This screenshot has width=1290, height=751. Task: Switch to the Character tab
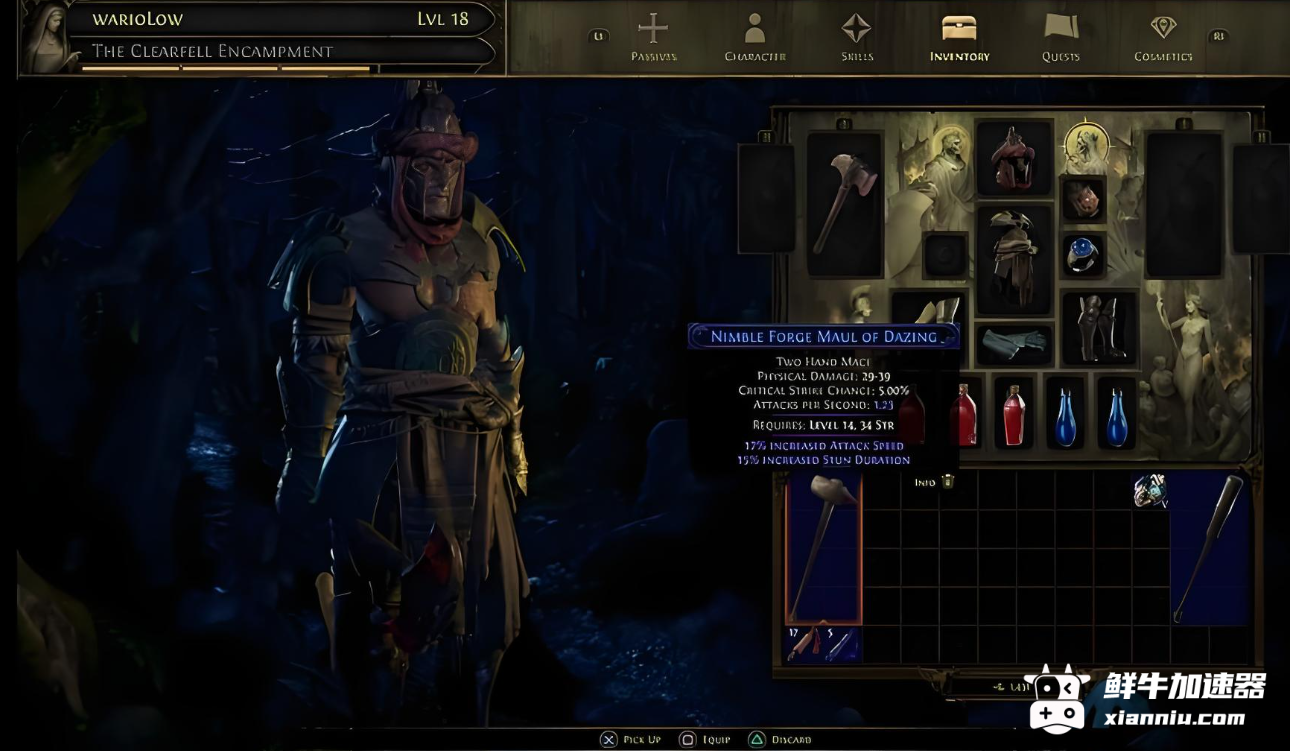[755, 38]
